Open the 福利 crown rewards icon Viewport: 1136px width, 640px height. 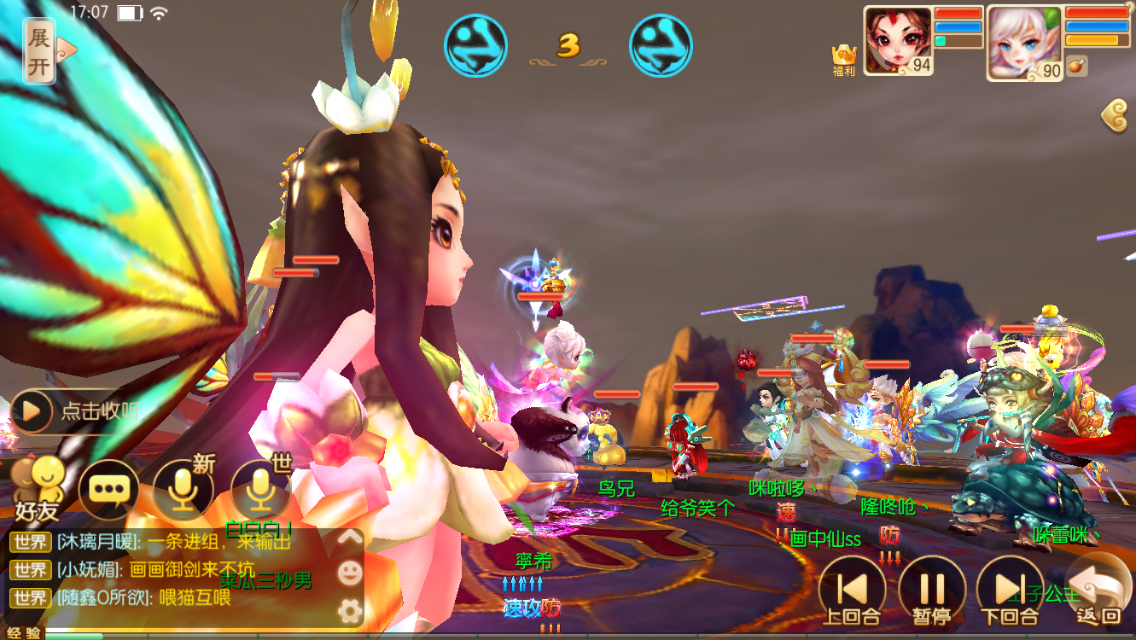845,60
